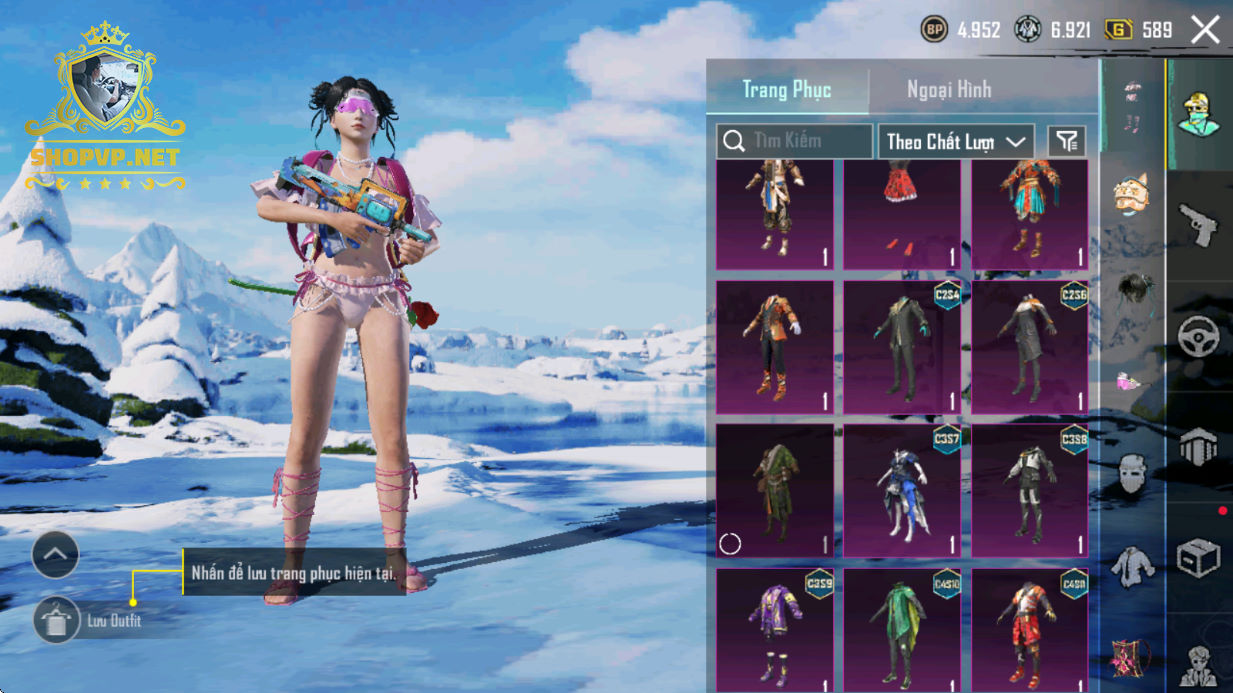1233x693 pixels.
Task: Open the crate box category
Action: click(x=1198, y=558)
